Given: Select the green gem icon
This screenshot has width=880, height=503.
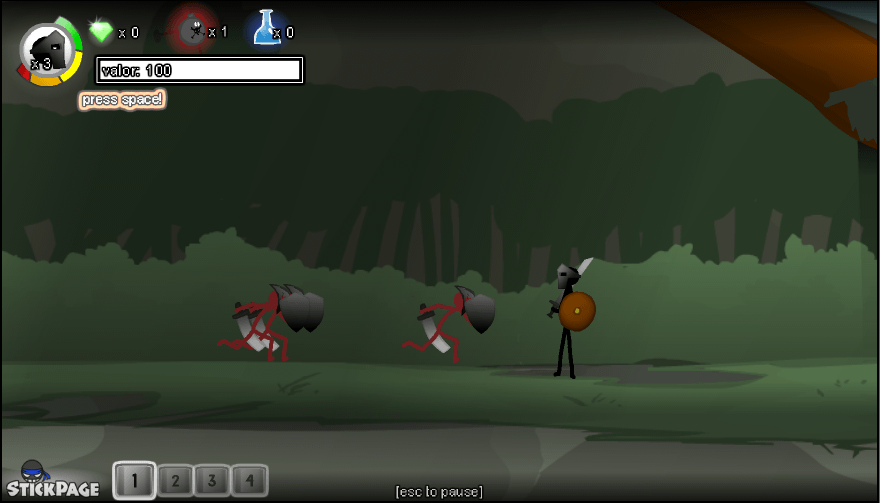Looking at the screenshot, I should [101, 31].
